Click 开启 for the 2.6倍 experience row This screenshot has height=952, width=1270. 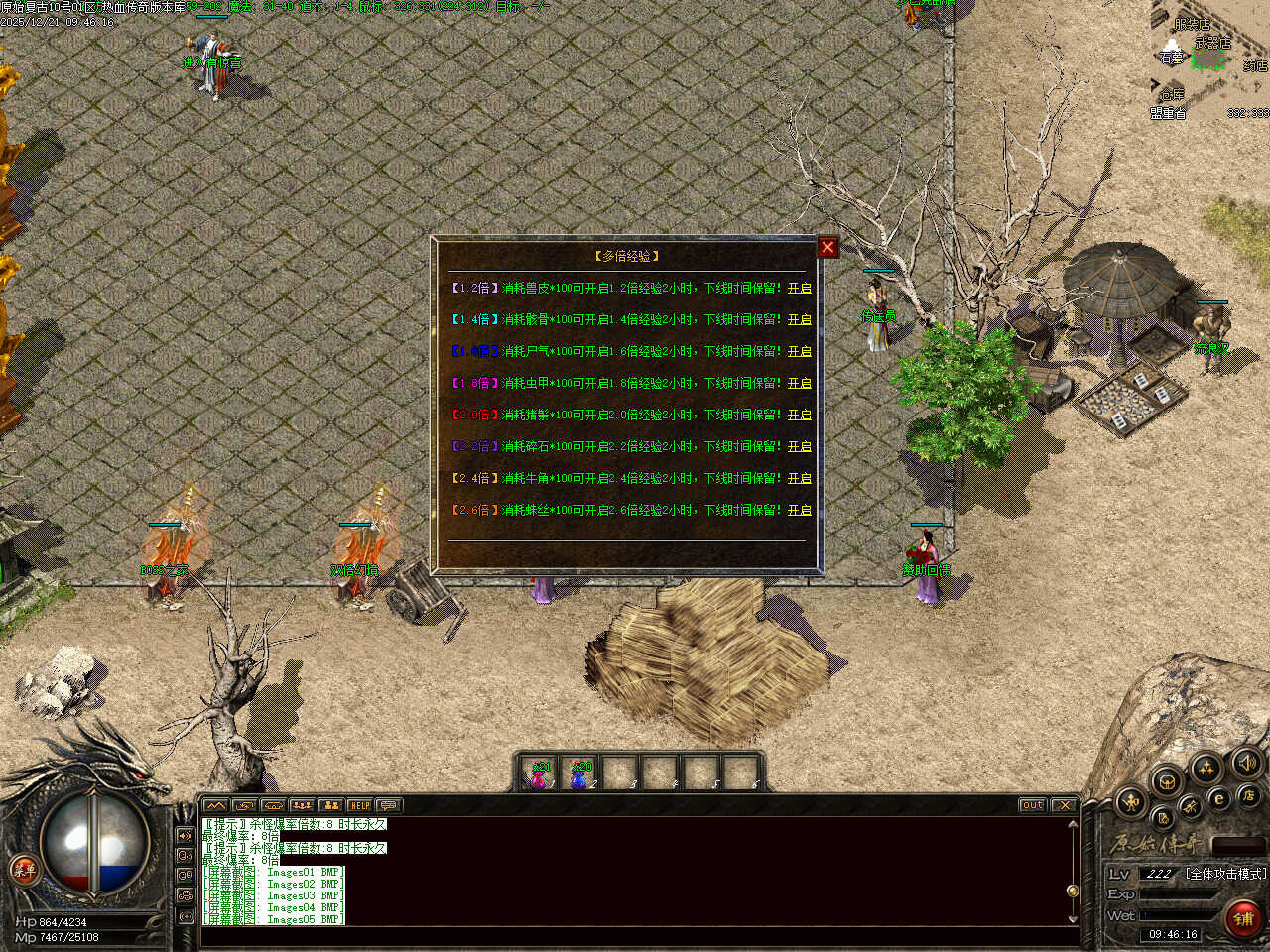pyautogui.click(x=799, y=510)
